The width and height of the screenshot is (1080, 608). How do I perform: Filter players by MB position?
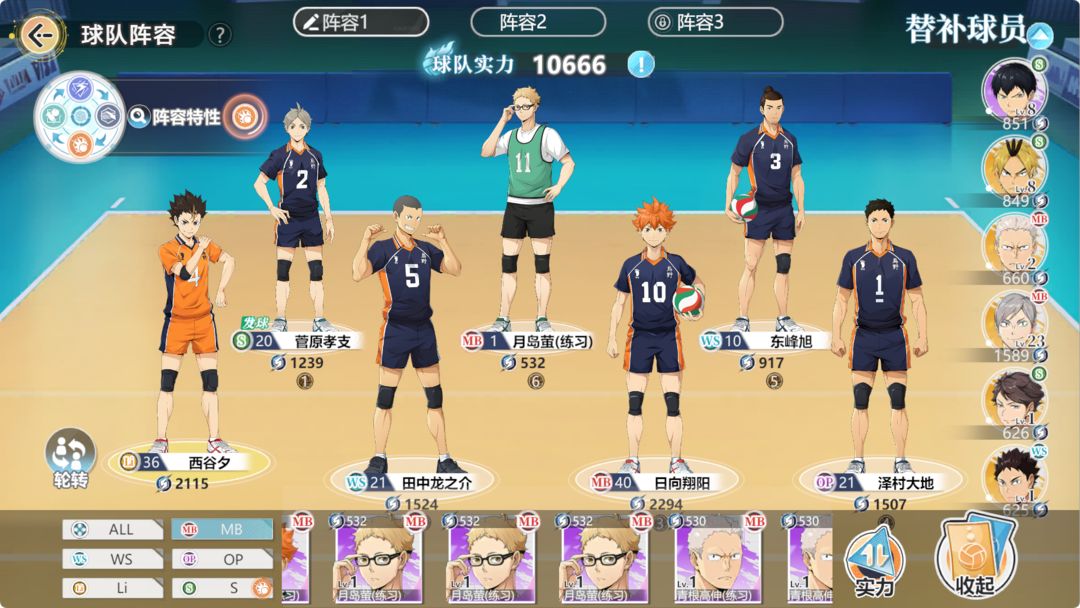[x=222, y=530]
